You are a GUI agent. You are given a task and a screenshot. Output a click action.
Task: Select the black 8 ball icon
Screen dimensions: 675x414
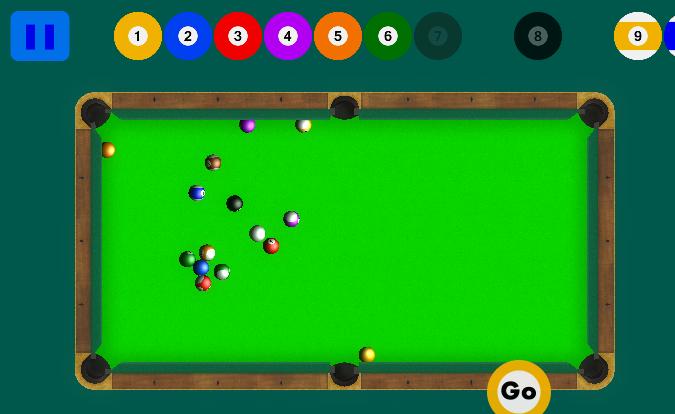click(x=538, y=36)
